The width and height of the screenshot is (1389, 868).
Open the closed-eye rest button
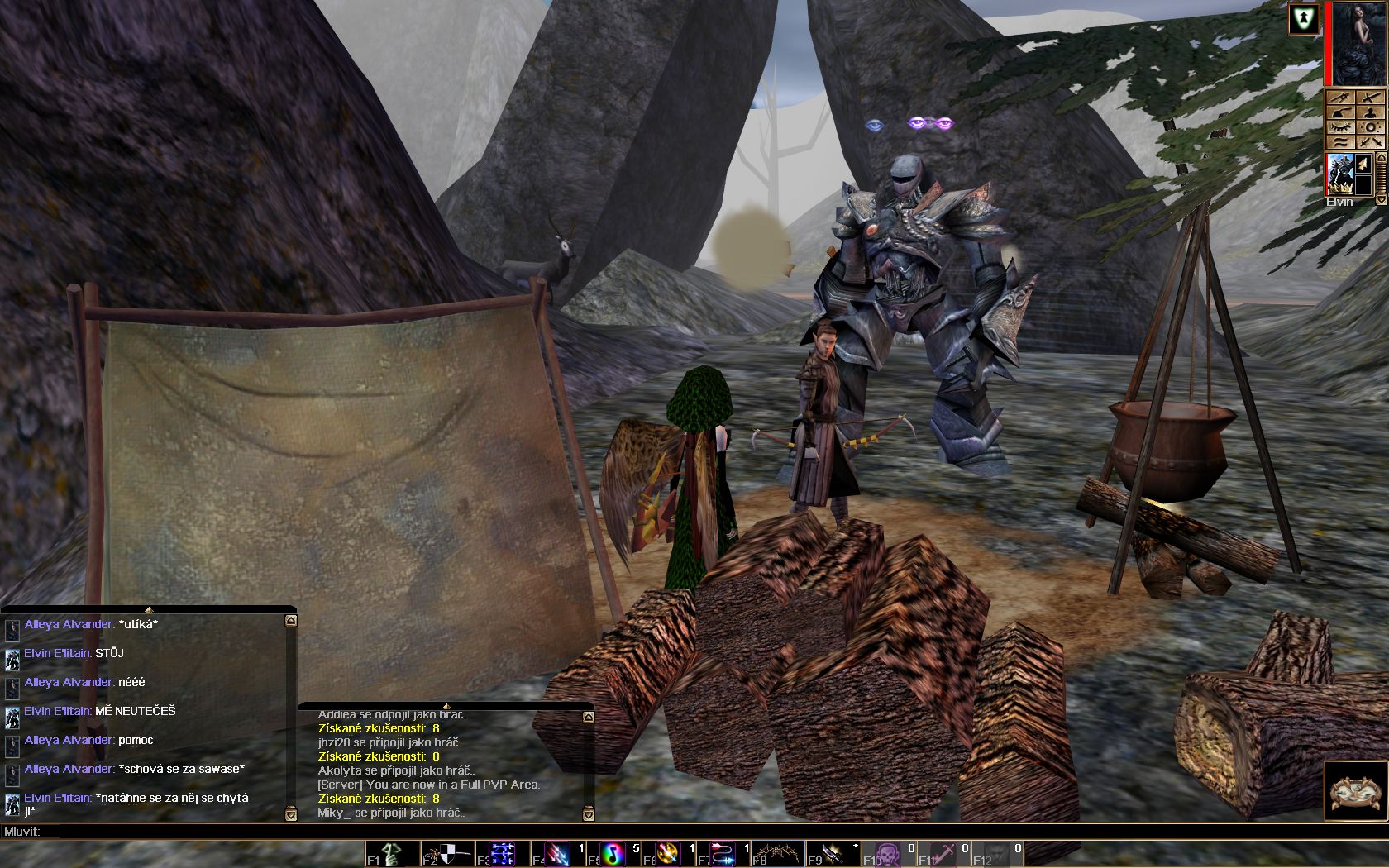(1340, 127)
